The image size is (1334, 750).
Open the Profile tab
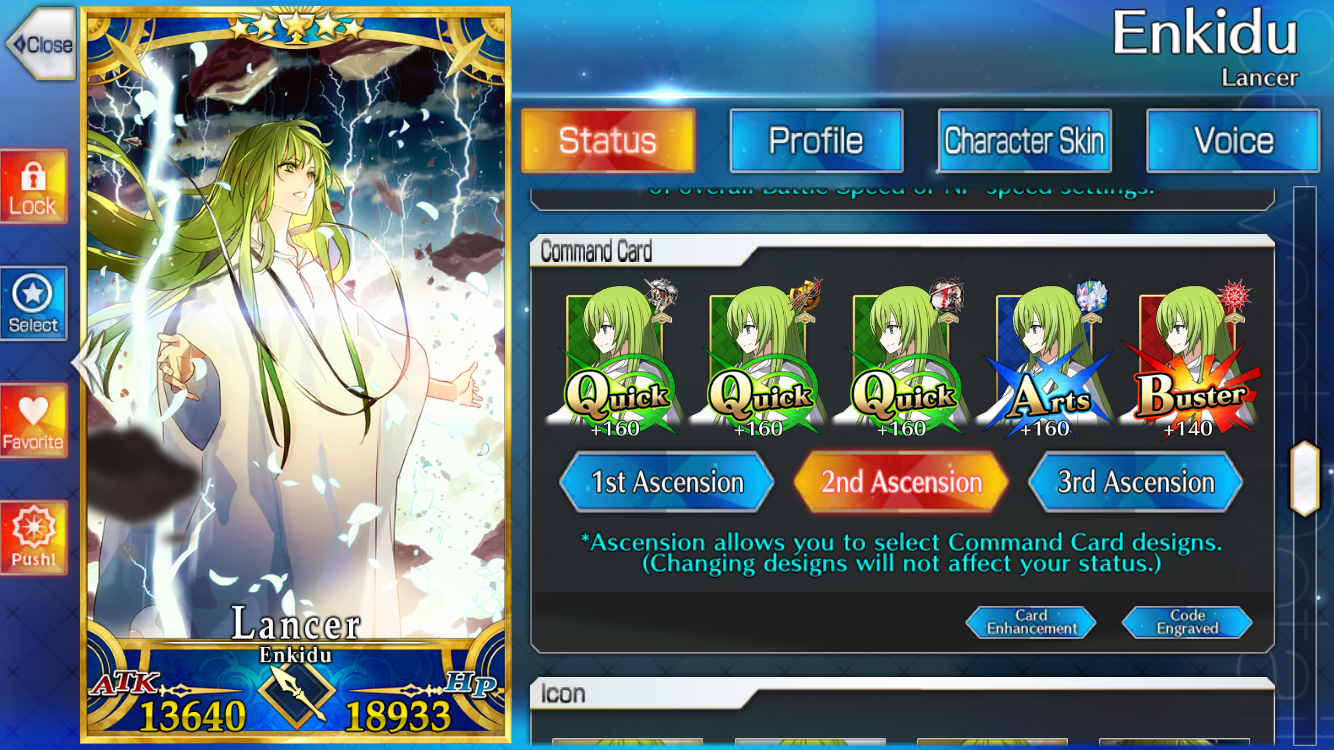tap(816, 141)
